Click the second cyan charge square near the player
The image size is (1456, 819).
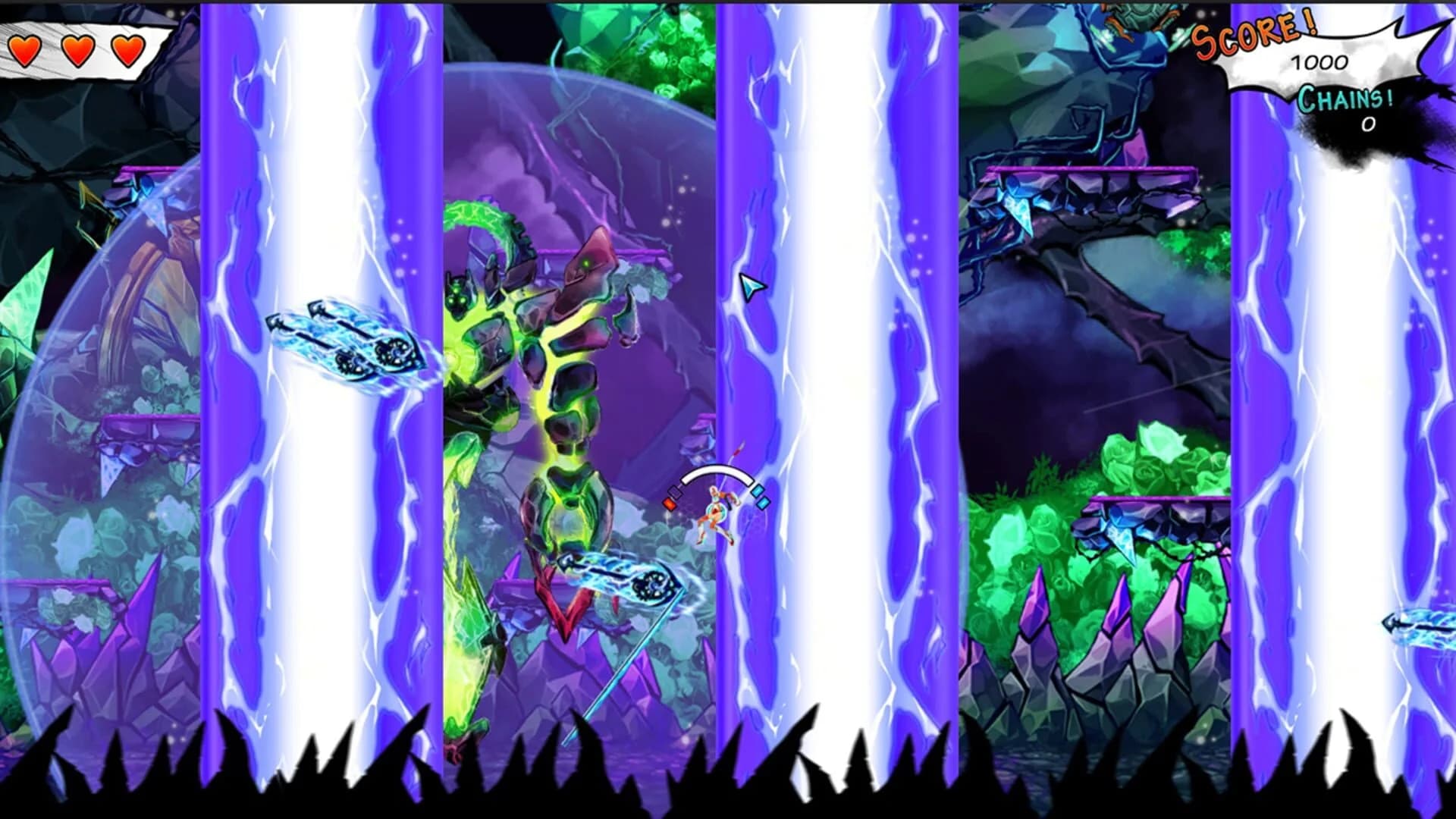point(764,502)
